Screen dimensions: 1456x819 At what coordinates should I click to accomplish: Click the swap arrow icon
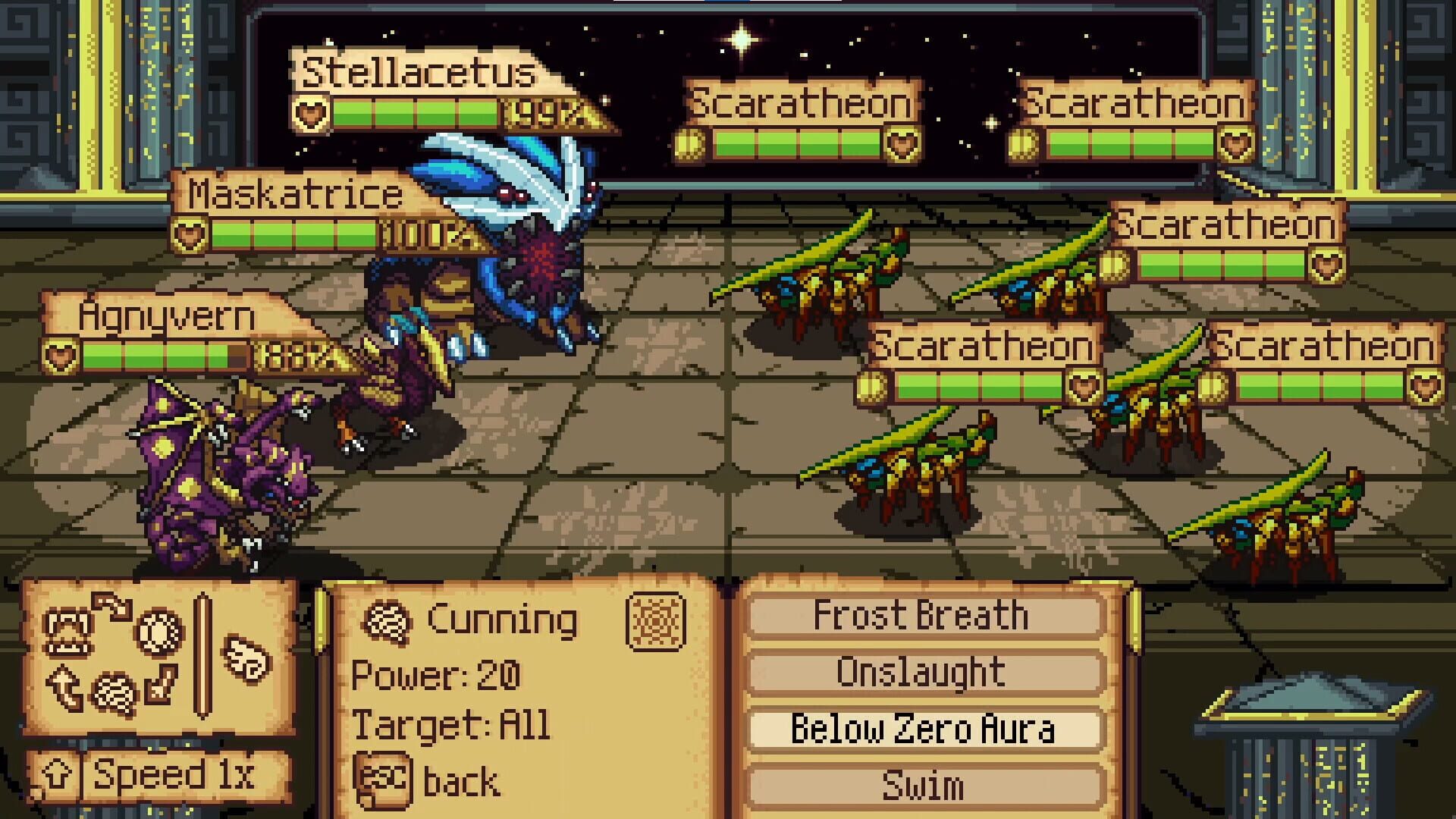112,607
